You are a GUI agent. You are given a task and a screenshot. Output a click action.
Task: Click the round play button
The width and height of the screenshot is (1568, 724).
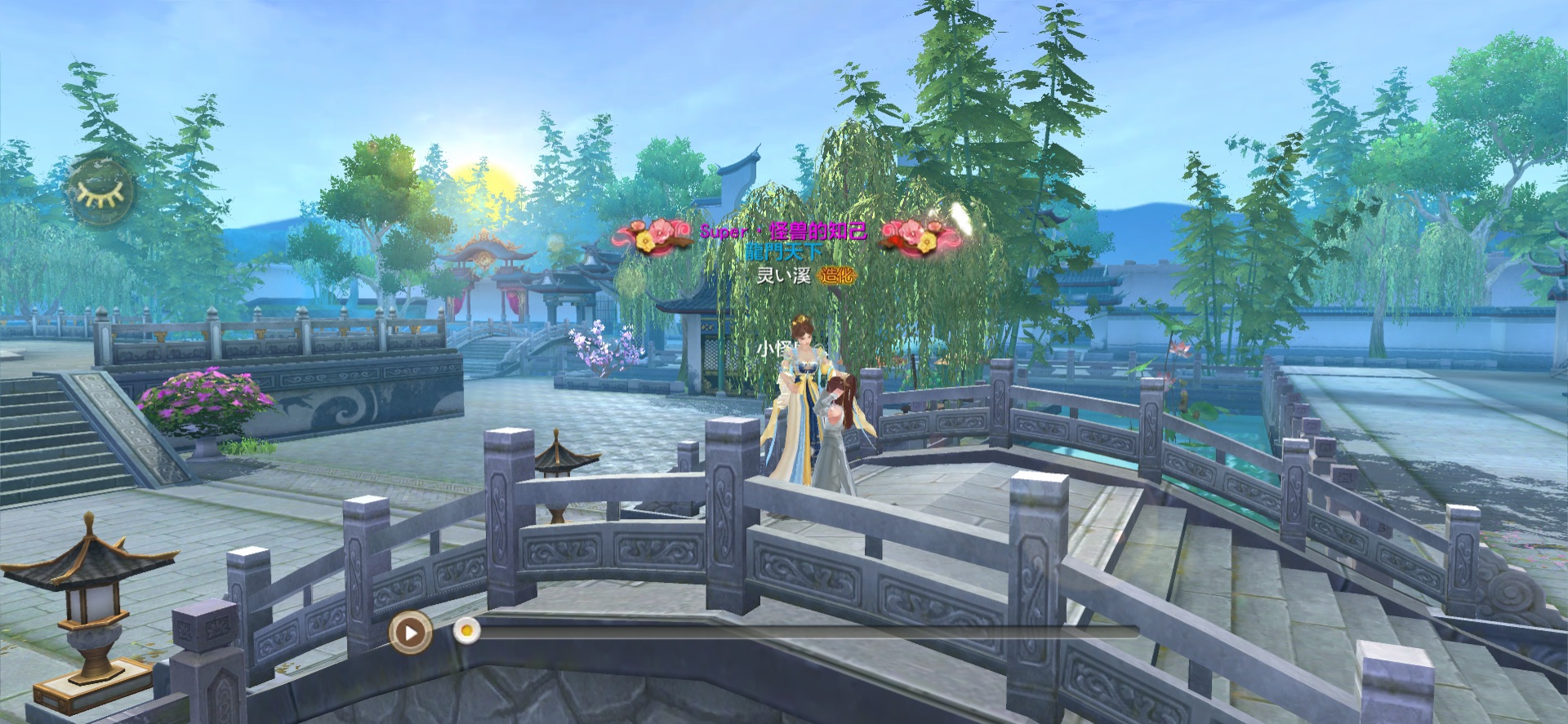click(411, 632)
